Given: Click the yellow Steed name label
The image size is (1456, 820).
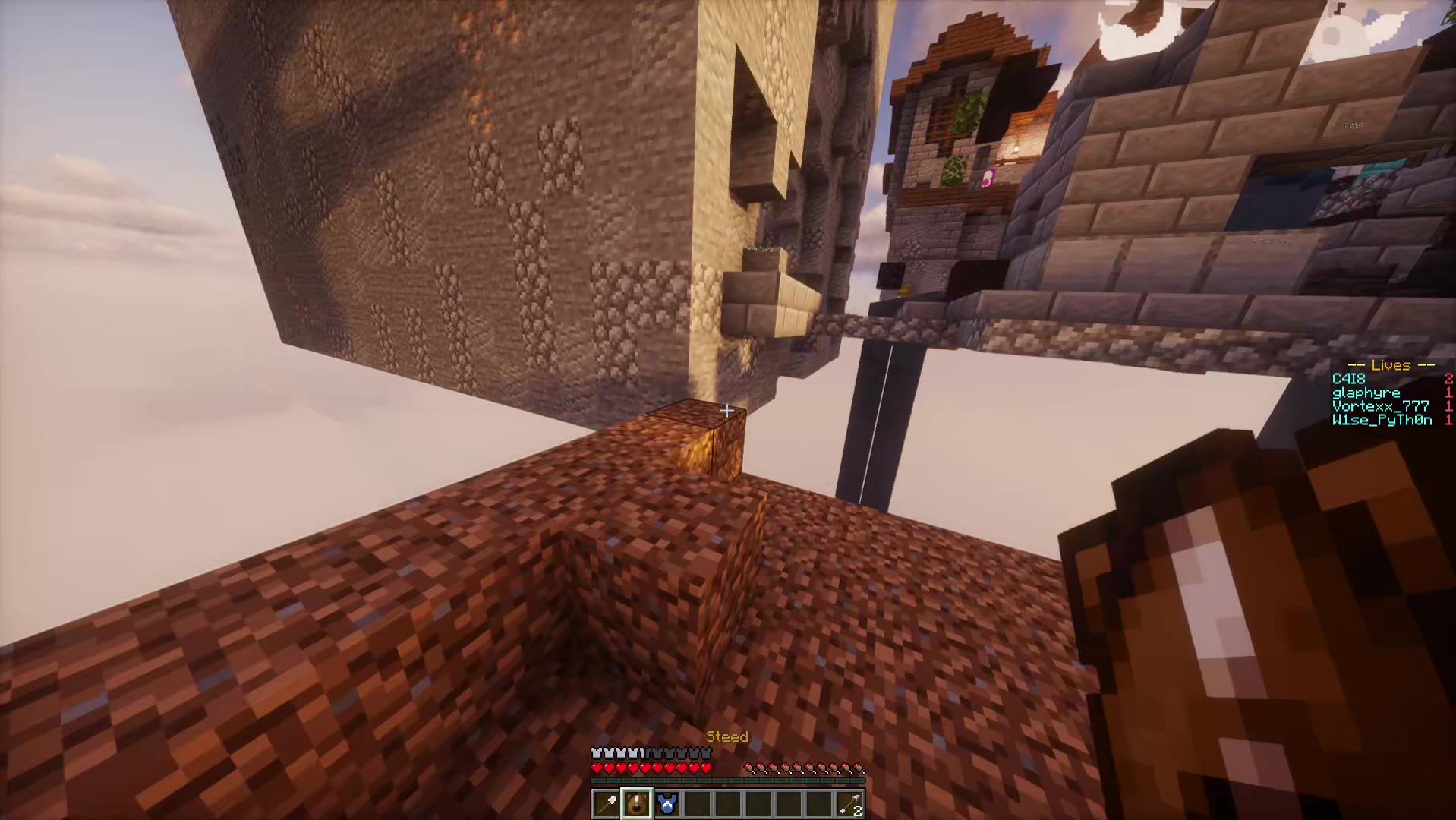Looking at the screenshot, I should point(727,736).
